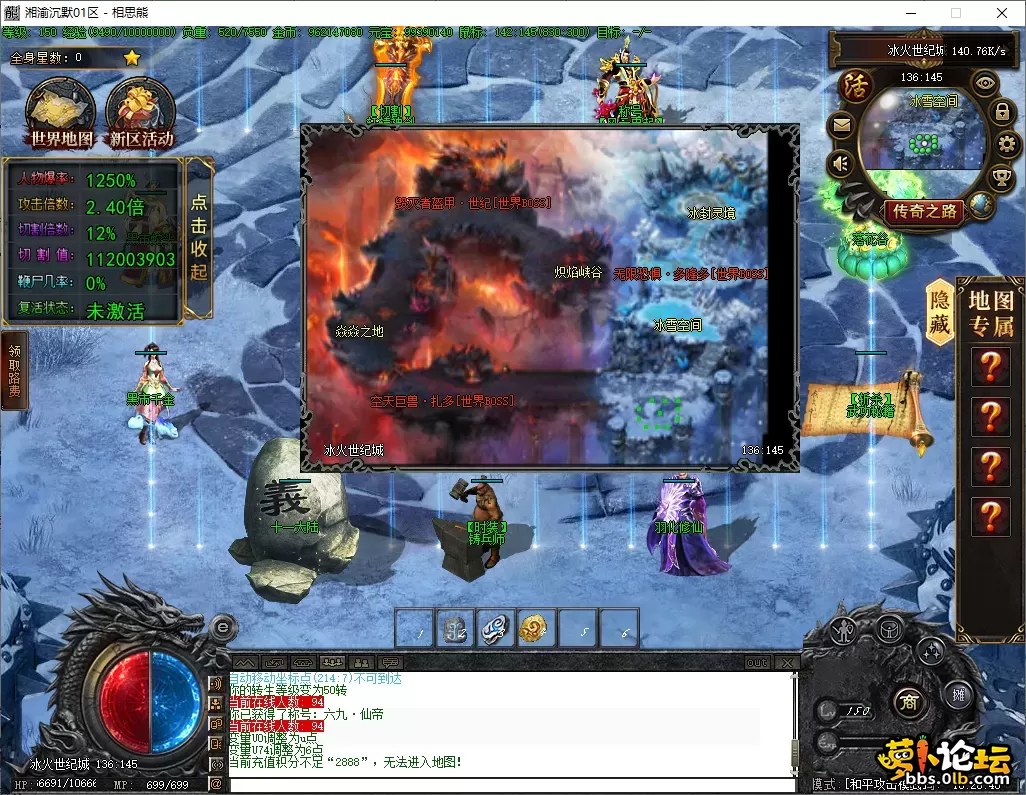Viewport: 1026px width, 795px height.
Task: Click the 领取路费 side tab
Action: pos(14,370)
